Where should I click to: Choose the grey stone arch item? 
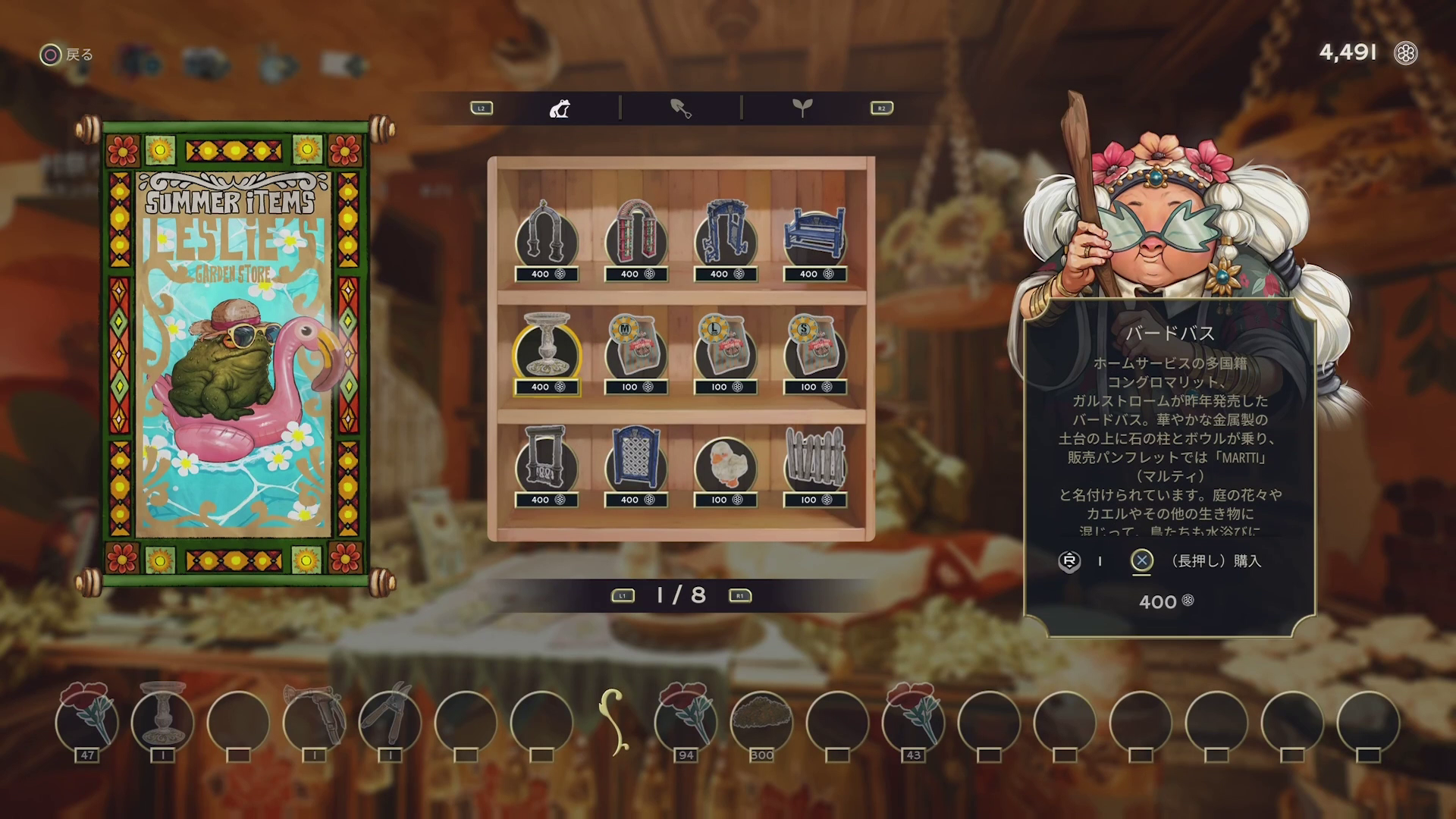[x=546, y=238]
